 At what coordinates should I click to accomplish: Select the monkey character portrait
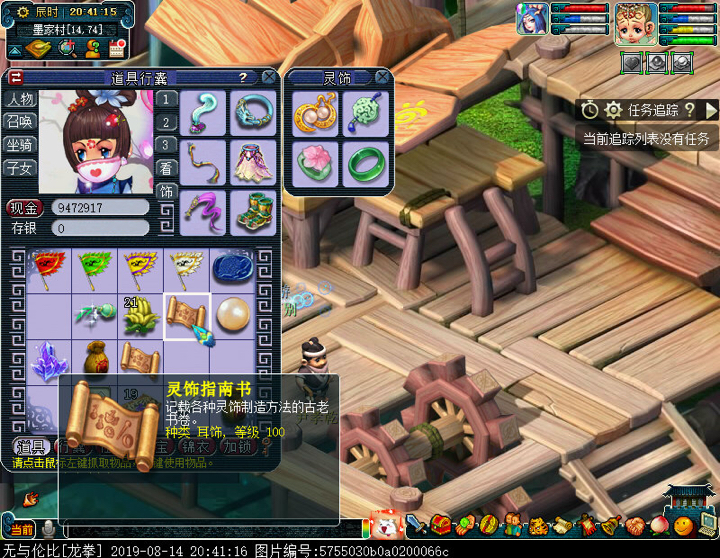tap(634, 22)
